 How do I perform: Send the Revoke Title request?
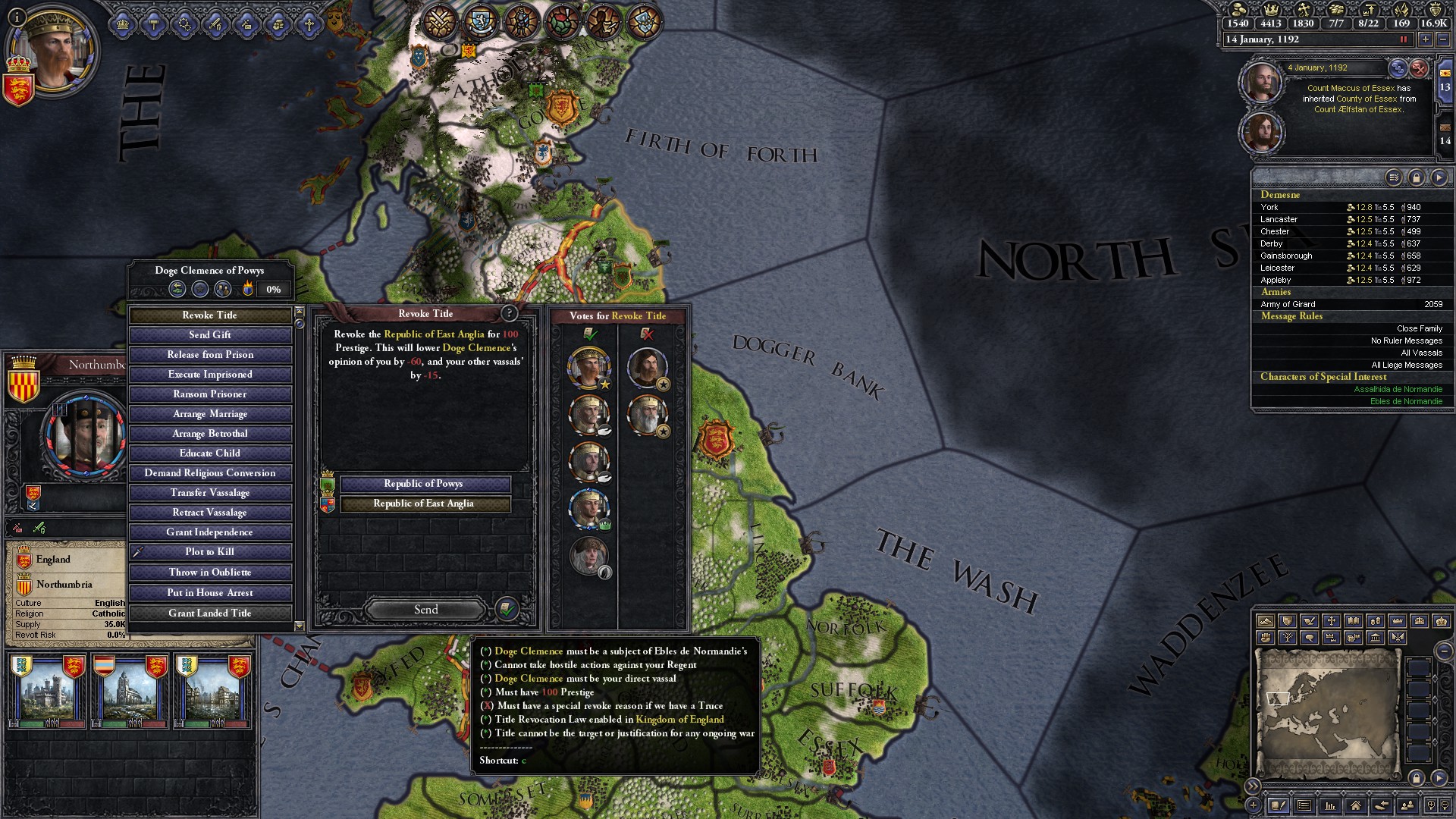pyautogui.click(x=425, y=610)
